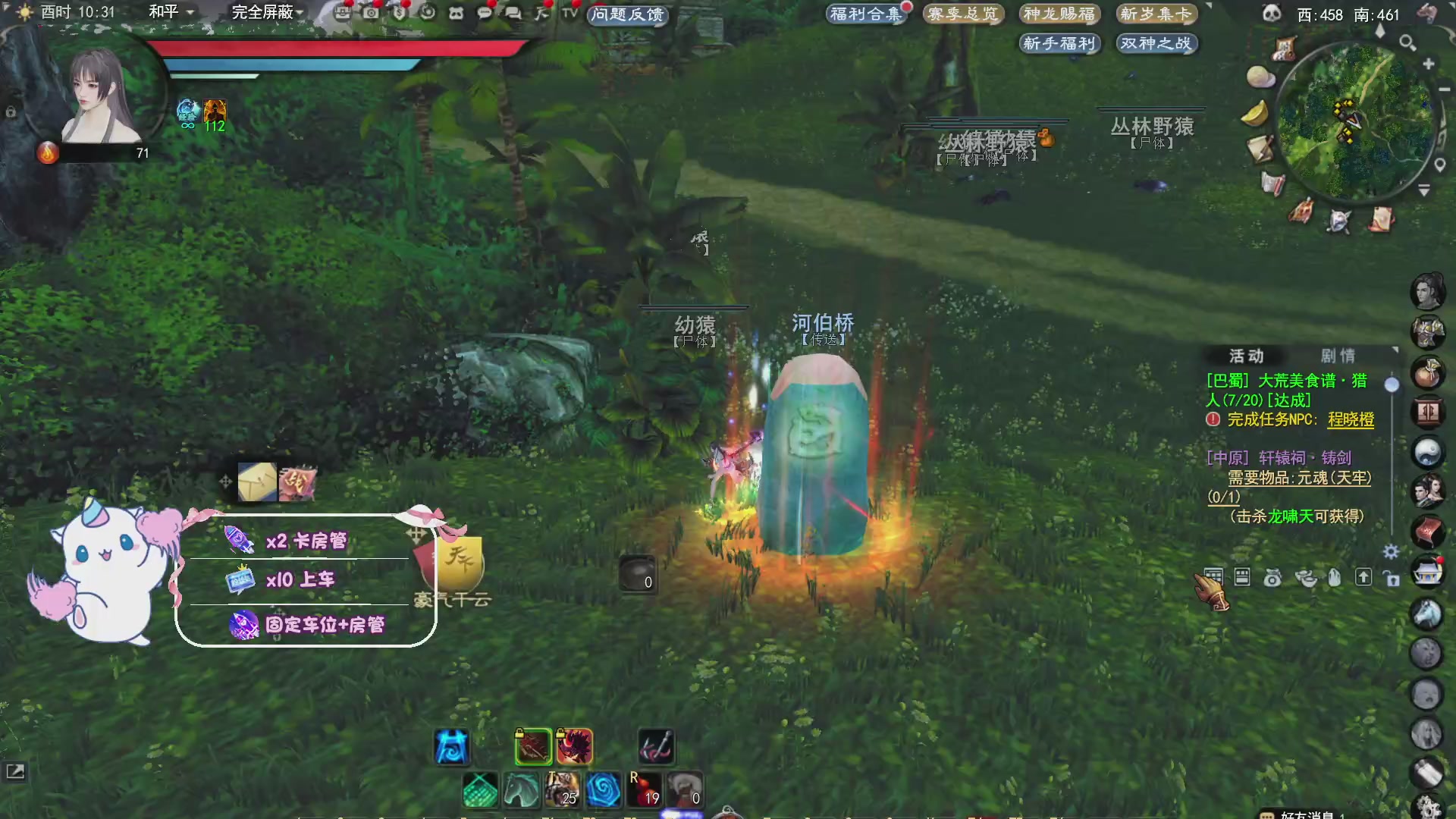Viewport: 1456px width, 819px height.
Task: Open the chat bubble icon at top
Action: (484, 14)
